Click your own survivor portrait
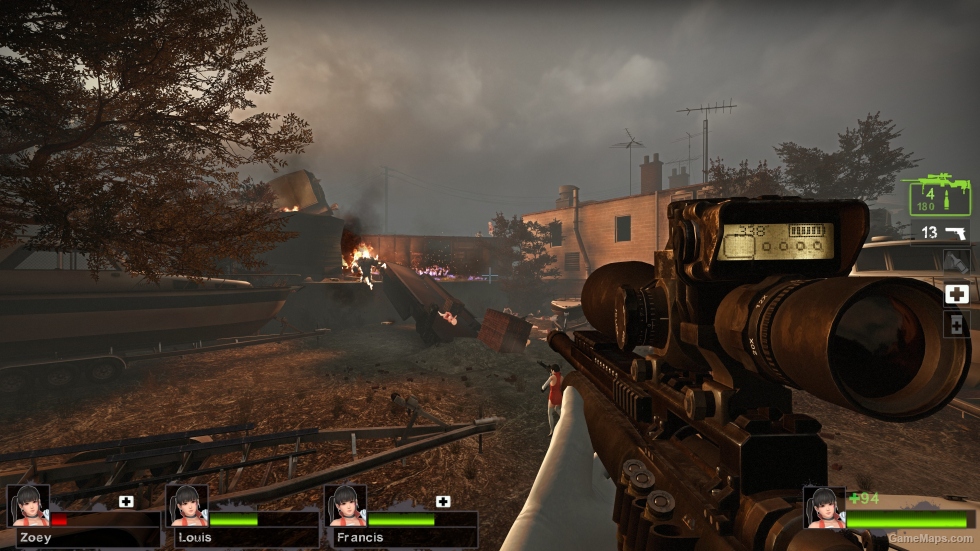 pyautogui.click(x=825, y=507)
